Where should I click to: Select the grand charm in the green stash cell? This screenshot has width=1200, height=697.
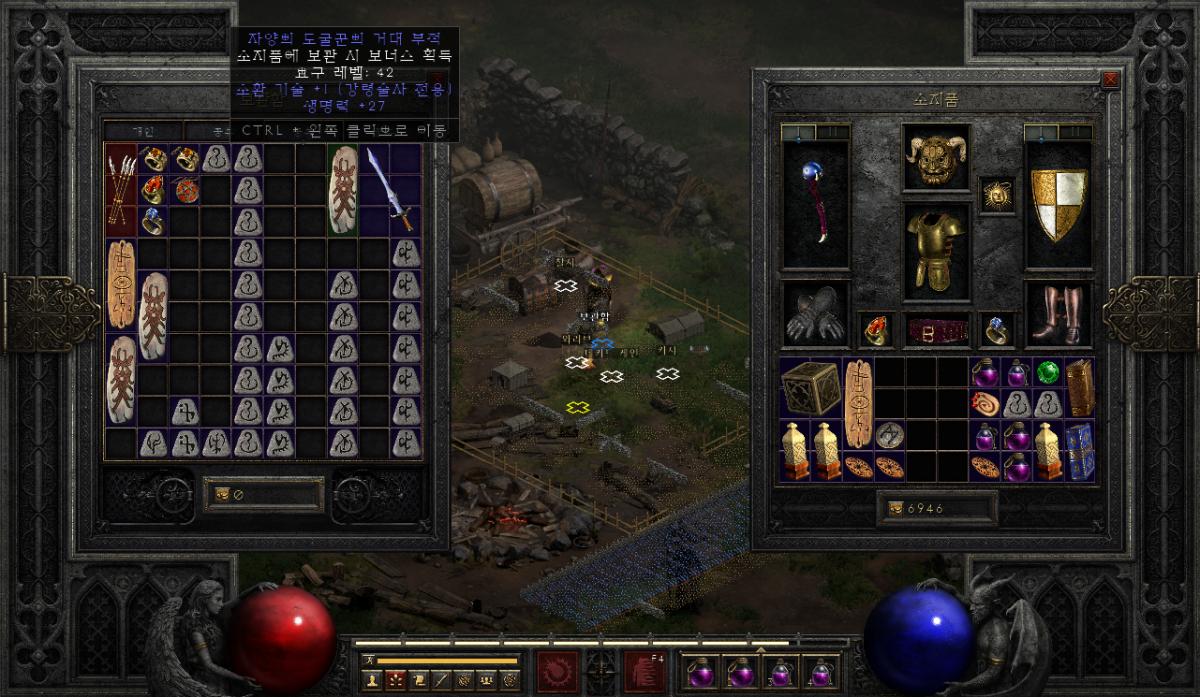(343, 189)
